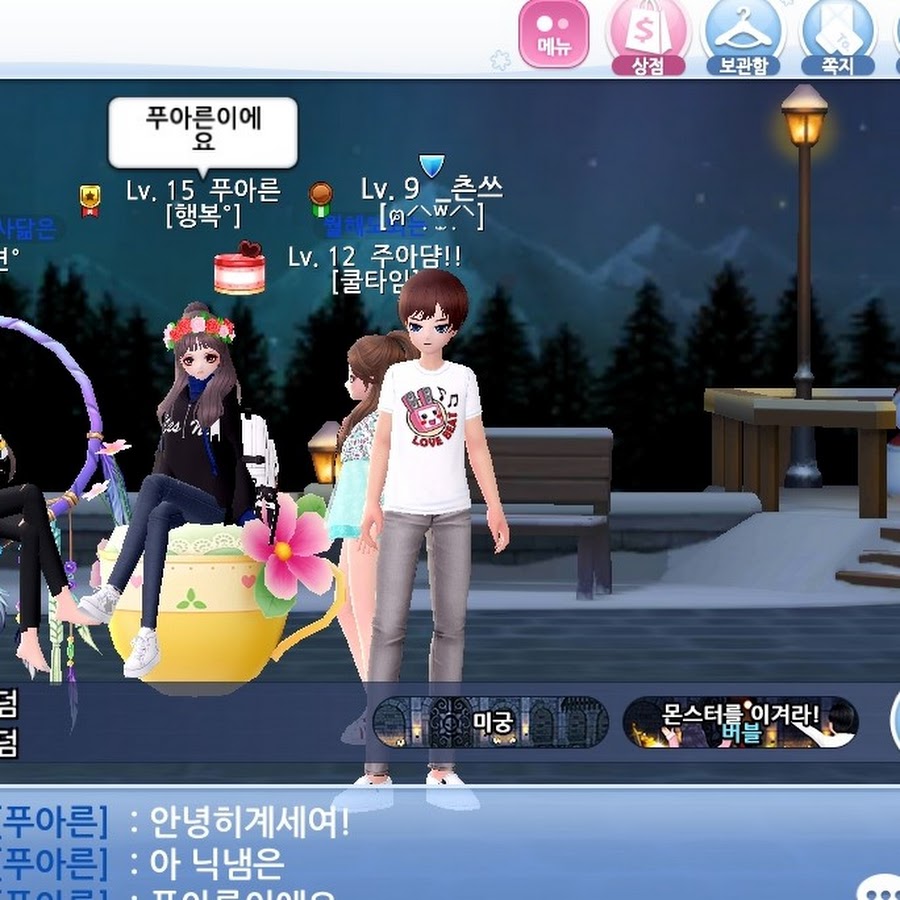Select the chat line 안녕히계세여!
The height and width of the screenshot is (900, 900).
(249, 823)
